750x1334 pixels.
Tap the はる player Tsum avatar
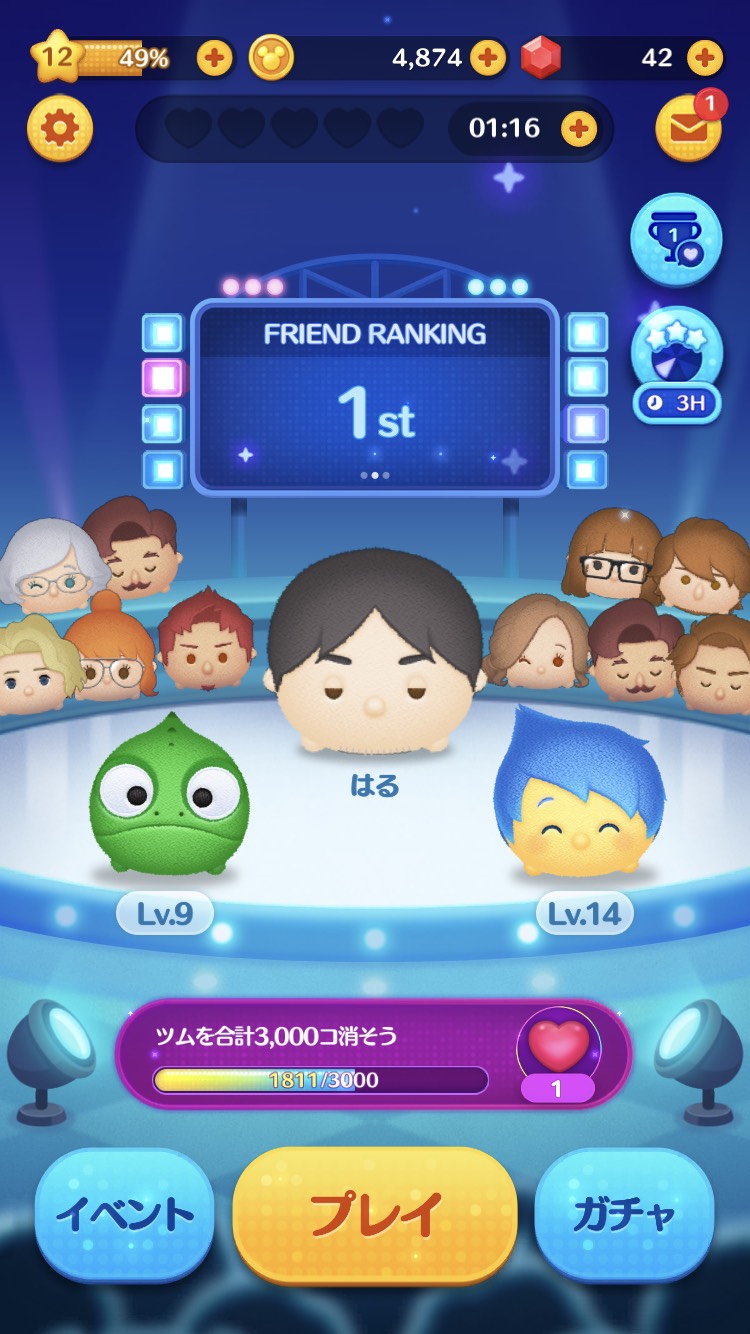374,650
